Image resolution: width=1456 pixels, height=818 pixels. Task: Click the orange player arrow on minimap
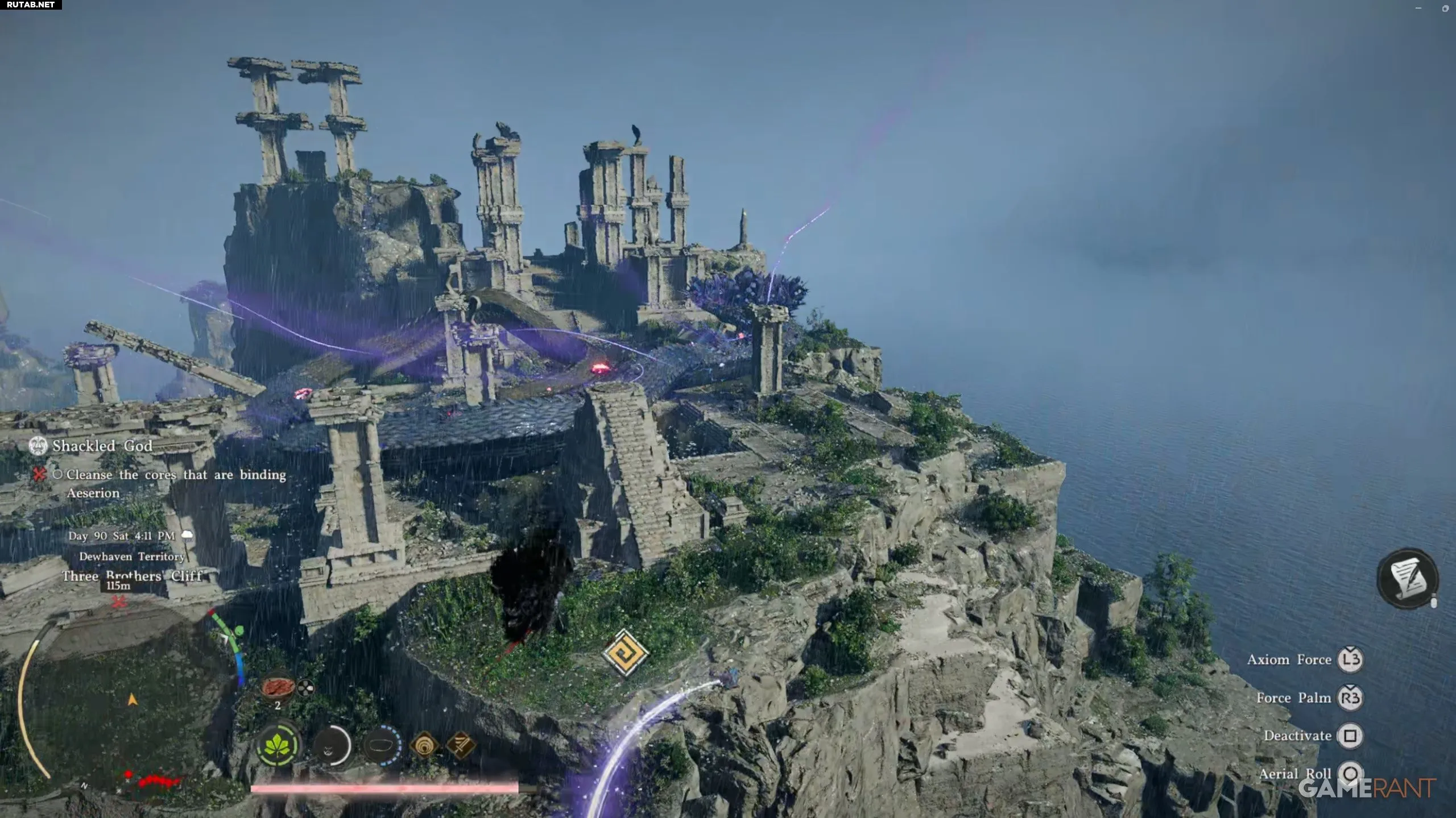pos(133,700)
